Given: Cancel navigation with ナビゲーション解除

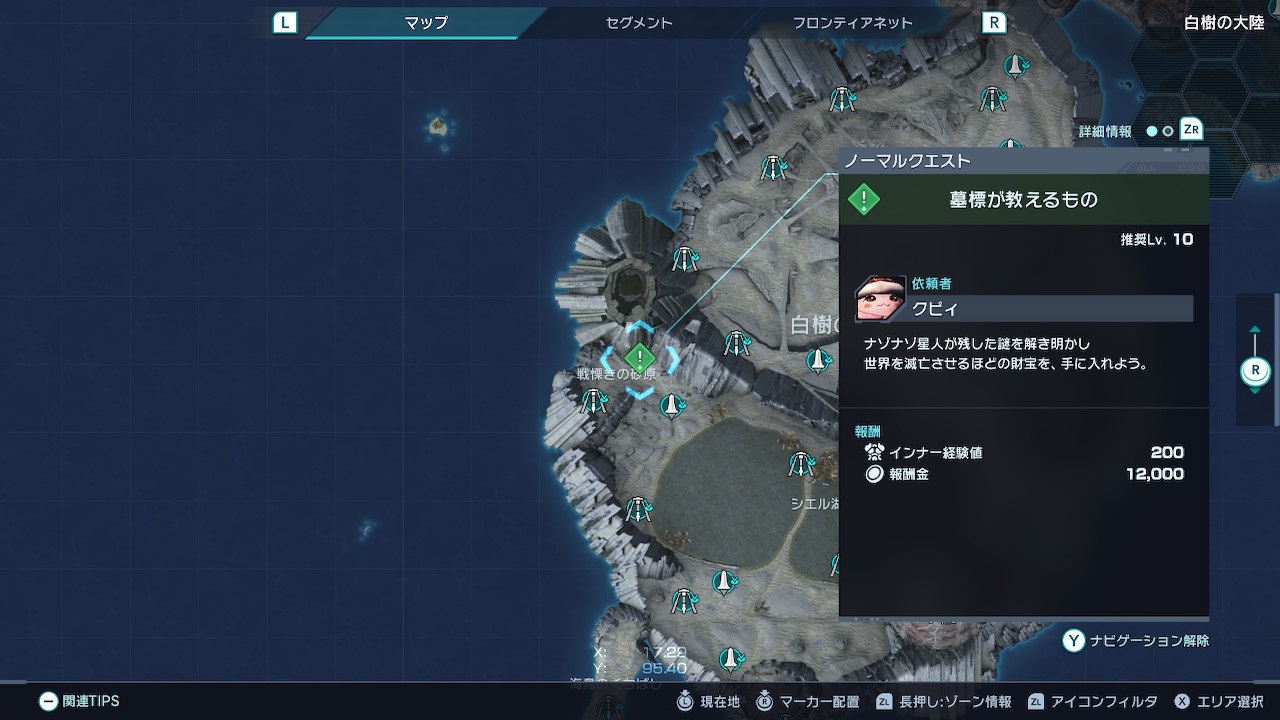Looking at the screenshot, I should tap(1136, 641).
